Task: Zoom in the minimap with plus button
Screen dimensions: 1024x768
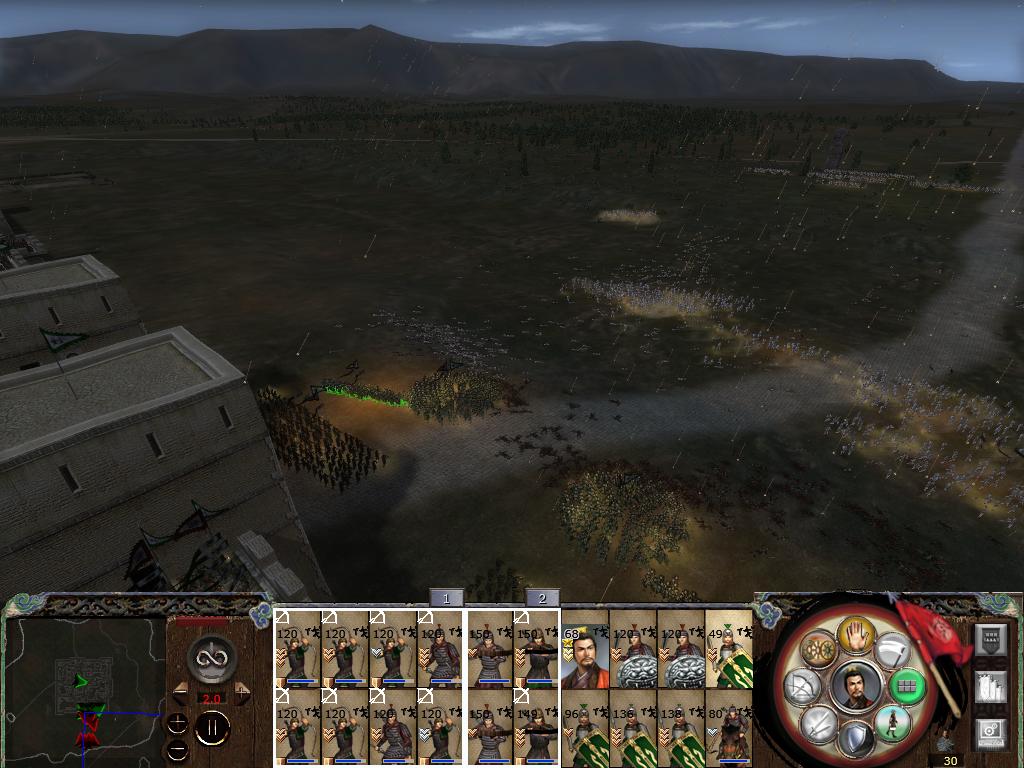Action: pyautogui.click(x=177, y=723)
